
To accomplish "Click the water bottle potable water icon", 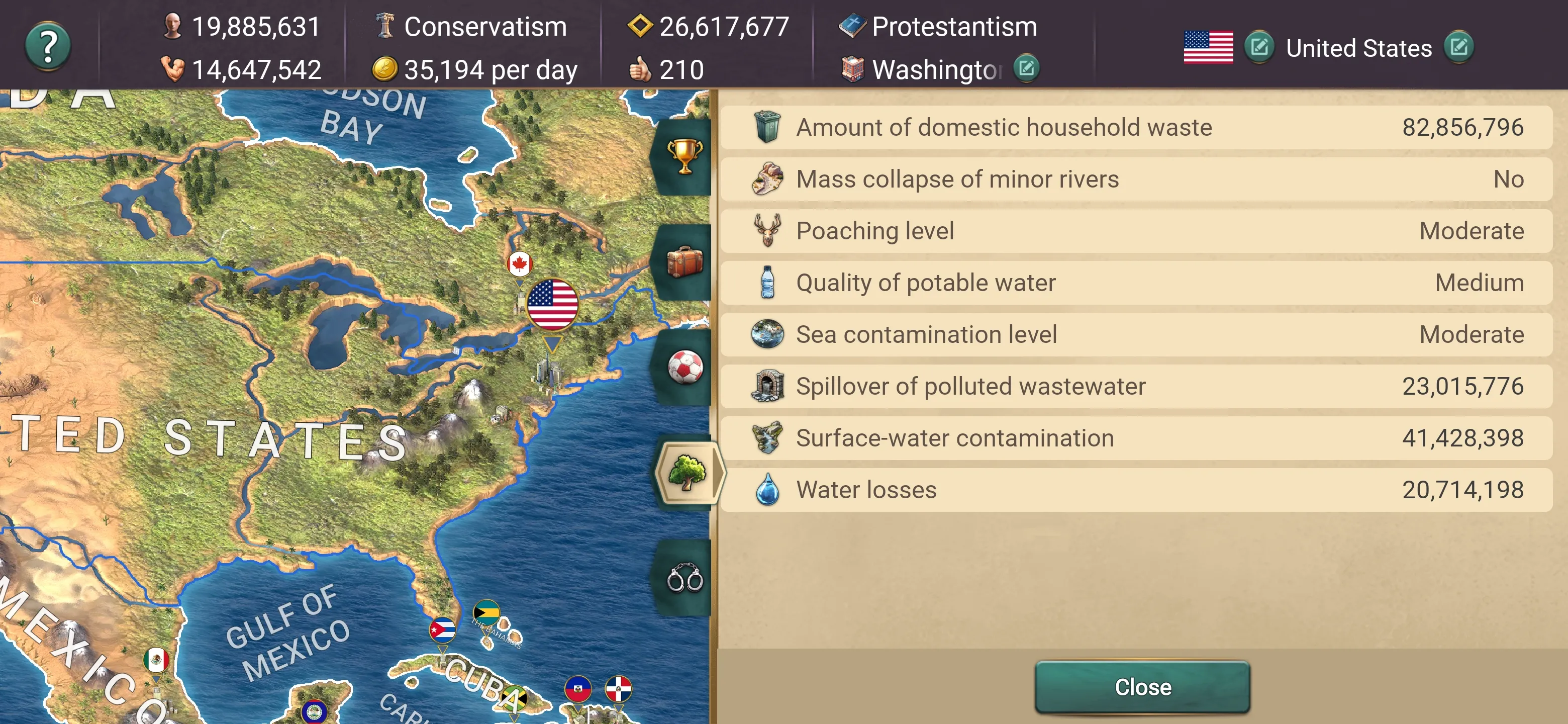I will point(767,282).
